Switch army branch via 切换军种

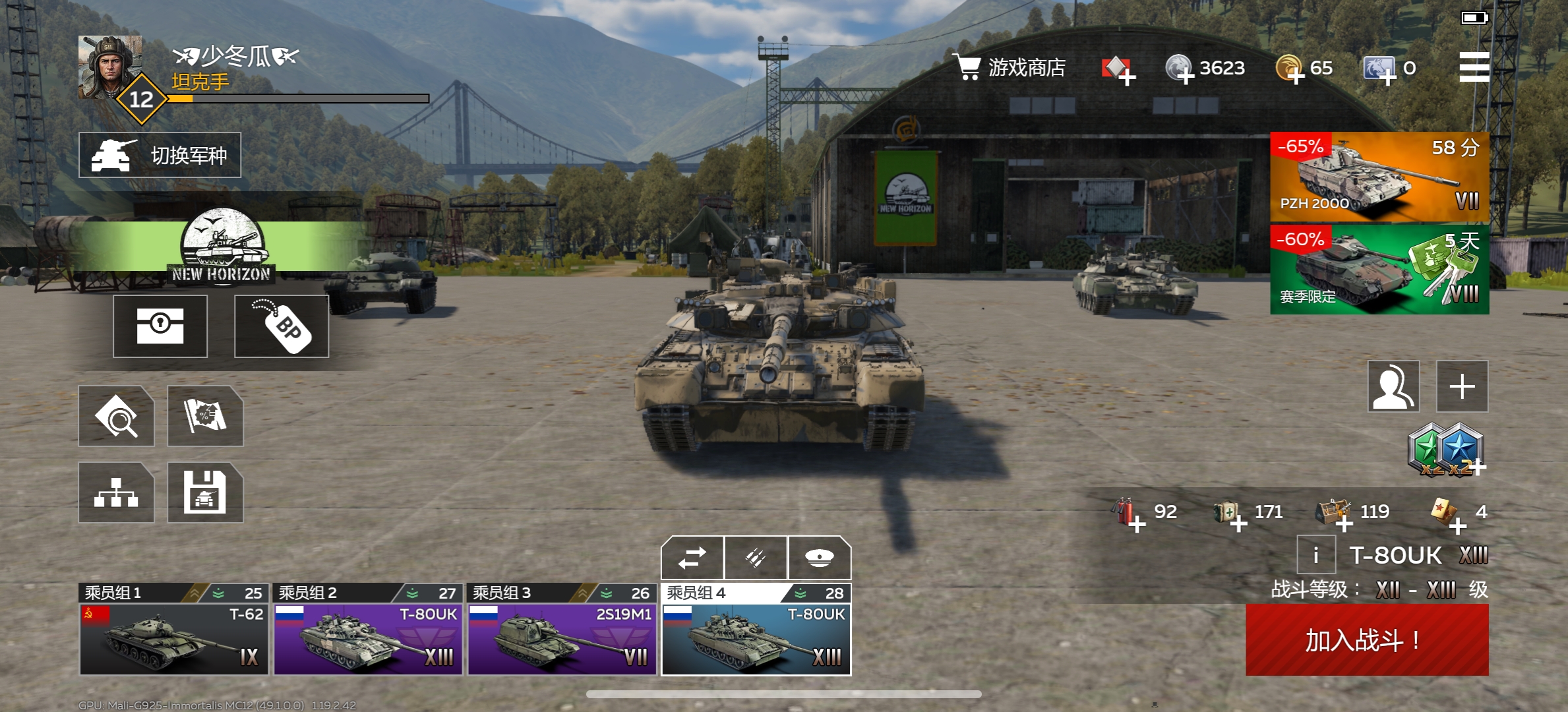pyautogui.click(x=160, y=155)
